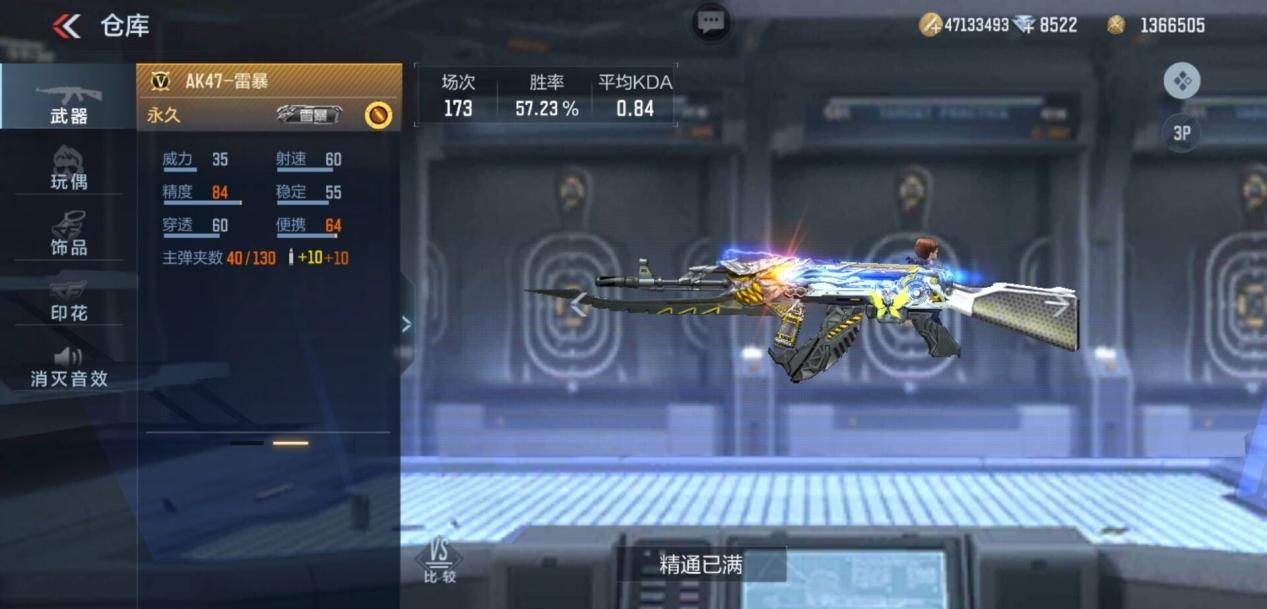1267x609 pixels.
Task: Open the 玩偶 dolls tab
Action: click(68, 168)
